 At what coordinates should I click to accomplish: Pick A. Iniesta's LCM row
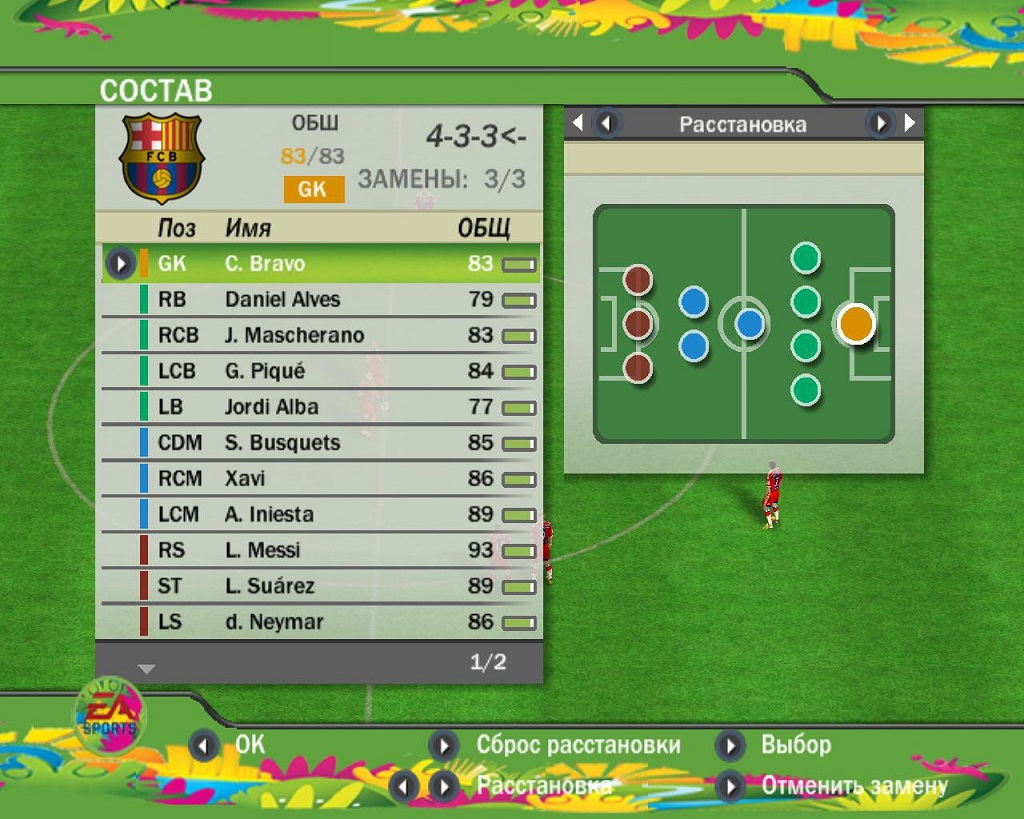(320, 515)
